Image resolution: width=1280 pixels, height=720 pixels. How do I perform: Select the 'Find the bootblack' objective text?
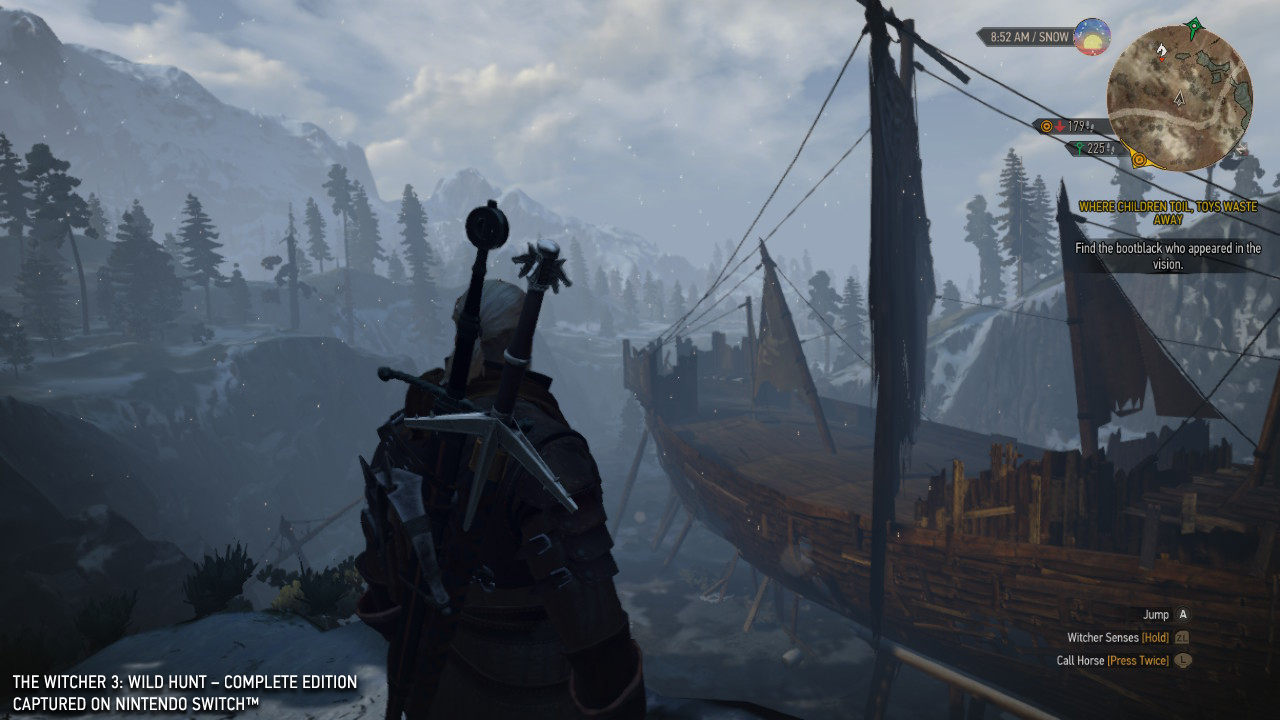[x=1168, y=256]
